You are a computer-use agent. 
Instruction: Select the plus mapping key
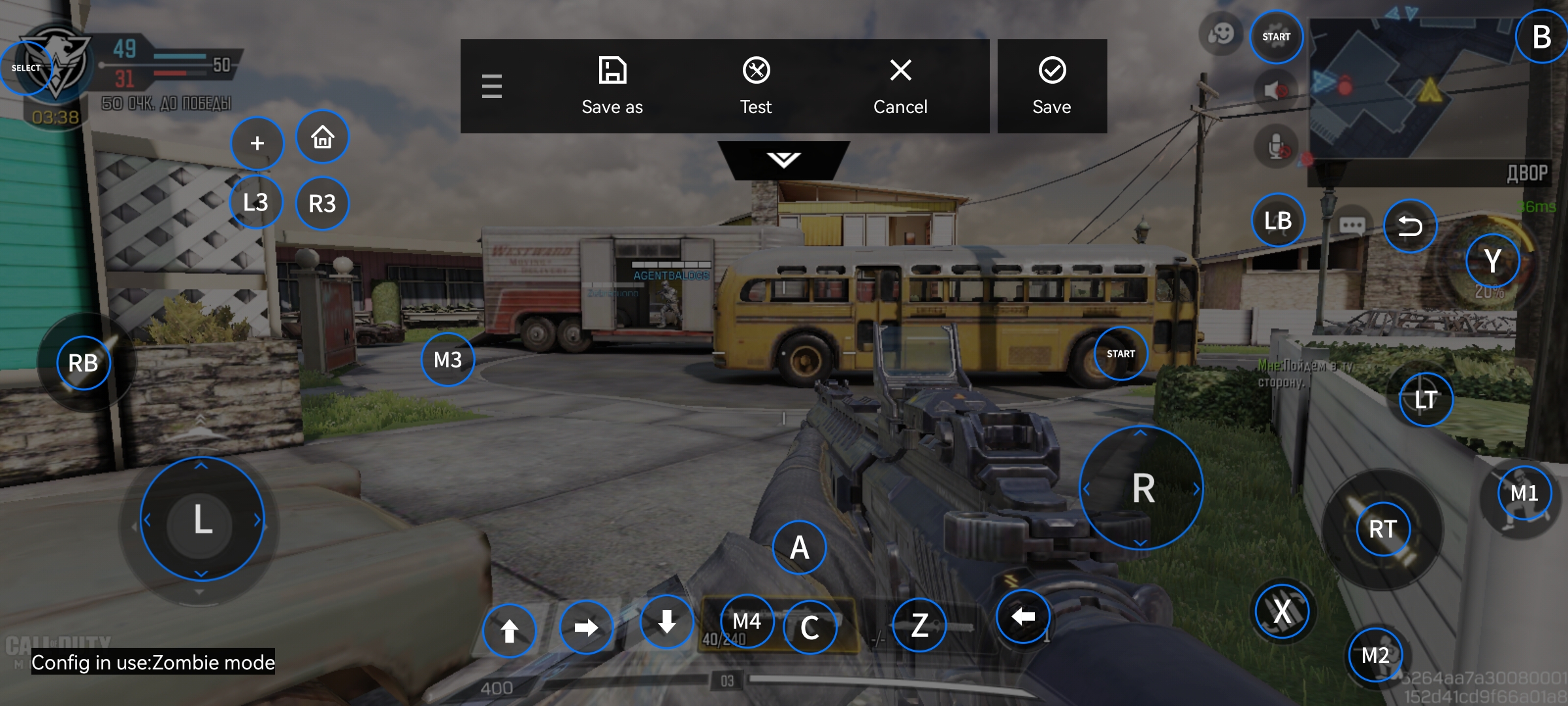(x=257, y=143)
